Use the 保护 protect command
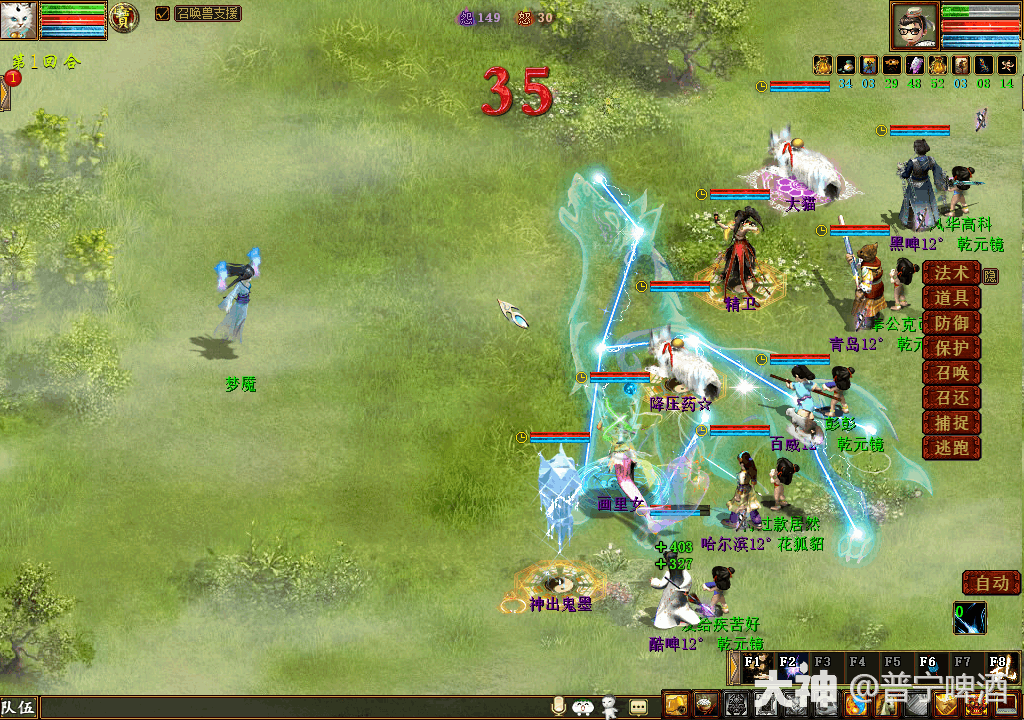This screenshot has width=1024, height=720. point(951,348)
